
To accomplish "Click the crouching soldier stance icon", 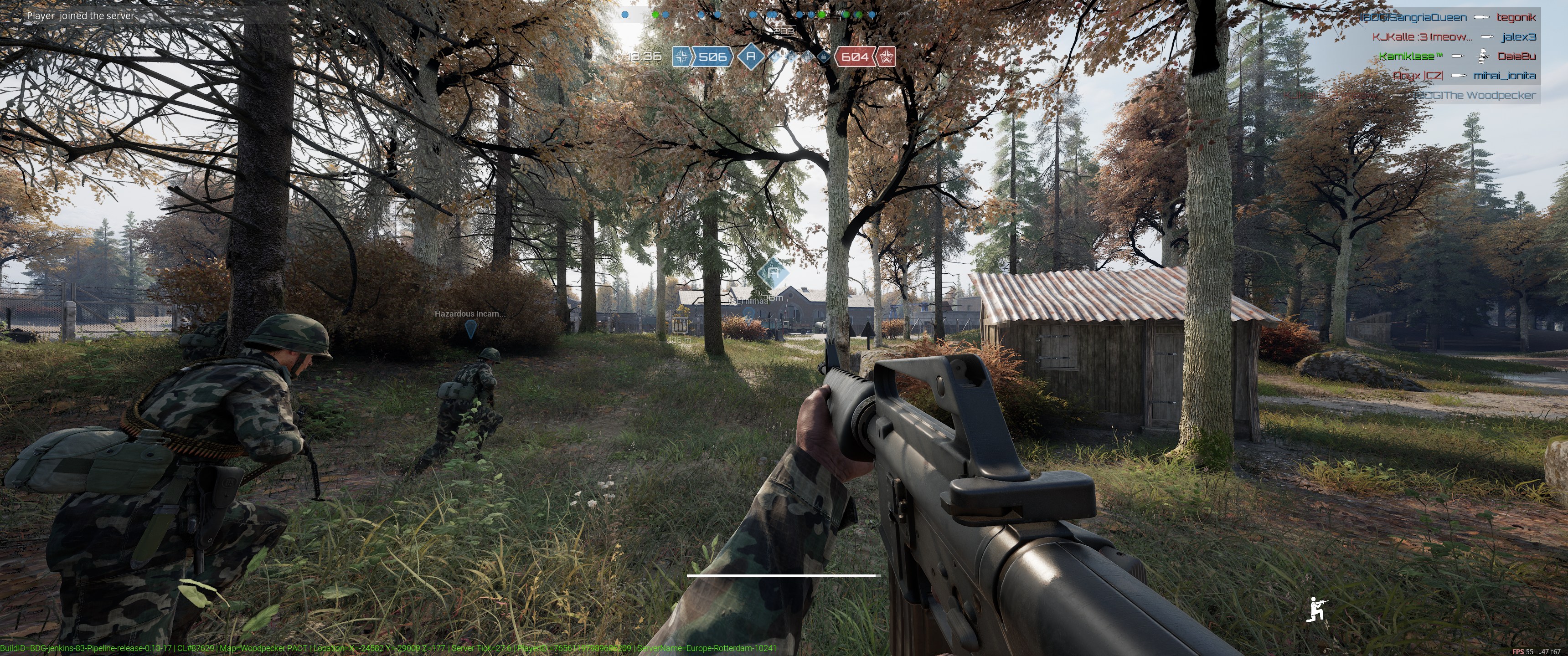I will (1316, 609).
